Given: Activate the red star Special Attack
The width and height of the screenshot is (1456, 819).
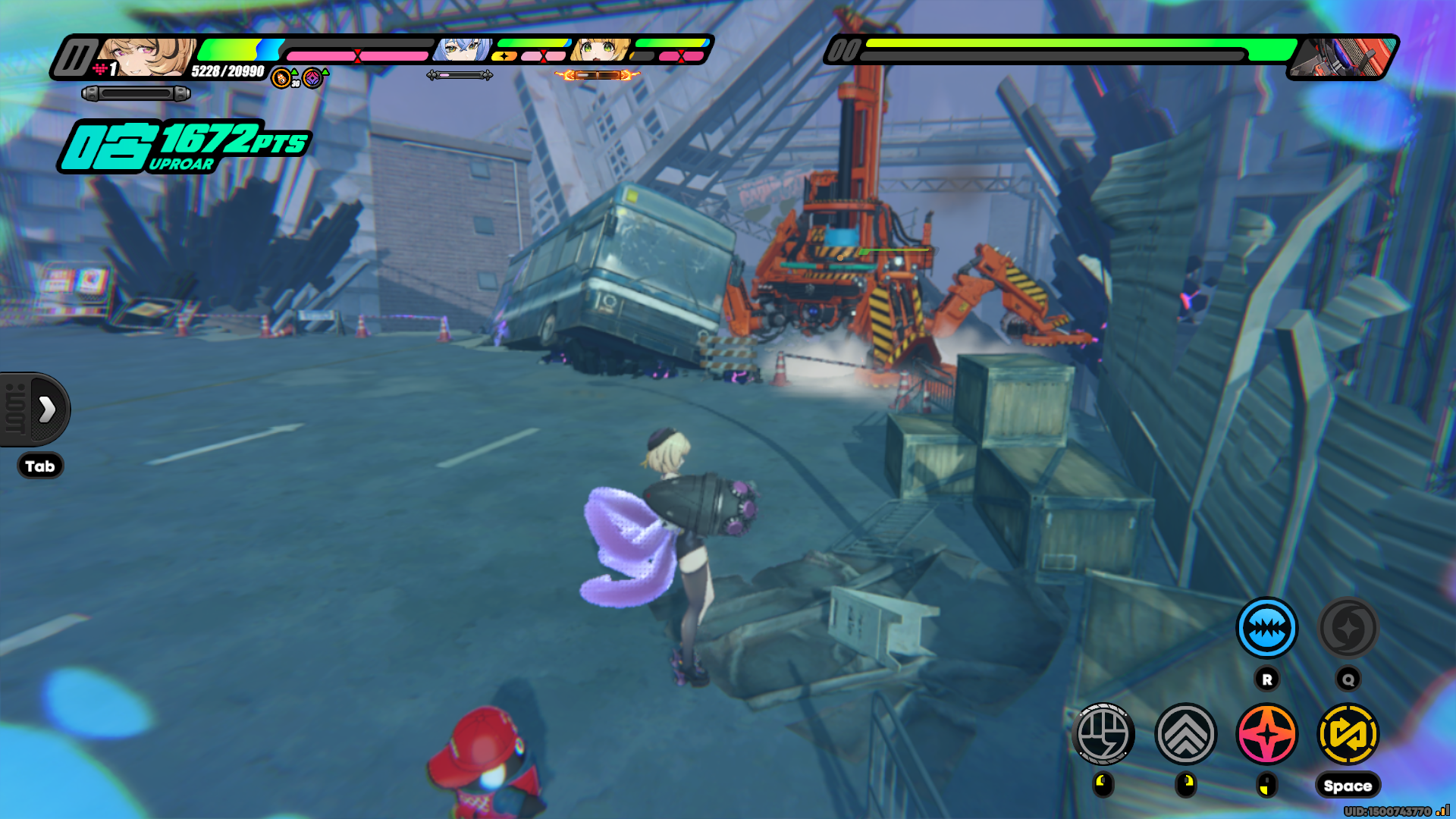Looking at the screenshot, I should [x=1266, y=733].
